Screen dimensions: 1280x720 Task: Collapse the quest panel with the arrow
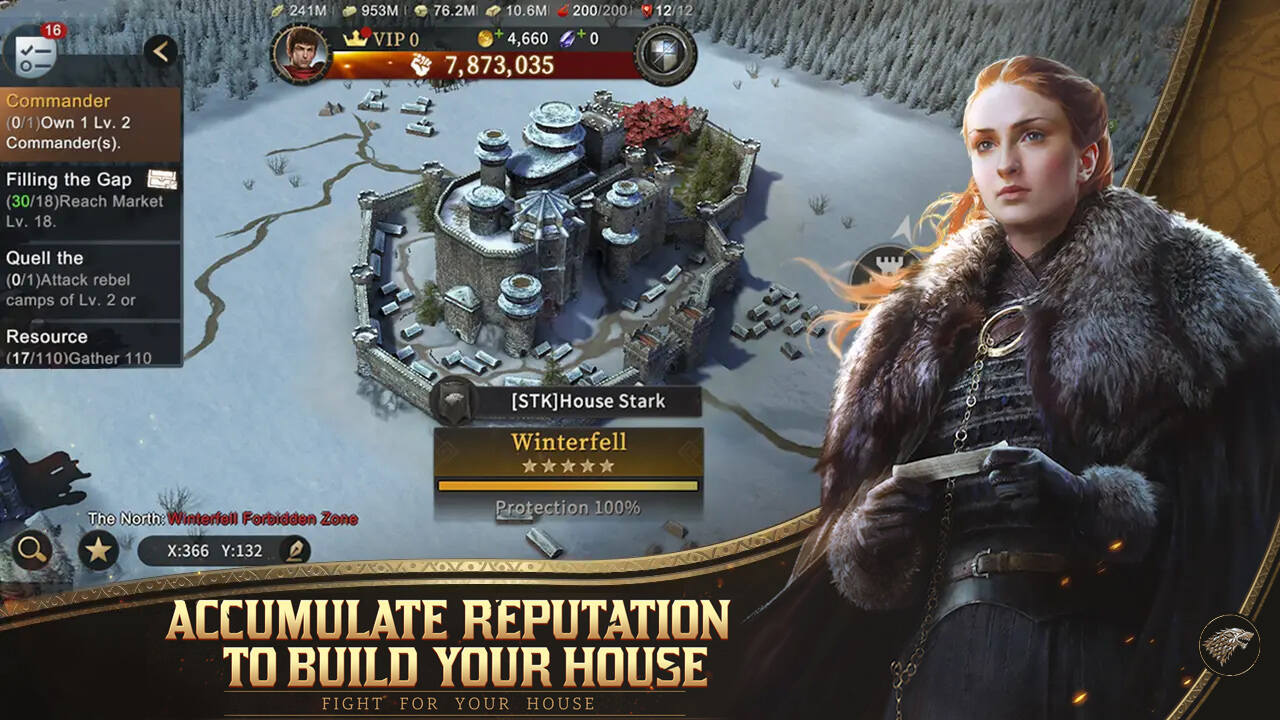pyautogui.click(x=160, y=51)
